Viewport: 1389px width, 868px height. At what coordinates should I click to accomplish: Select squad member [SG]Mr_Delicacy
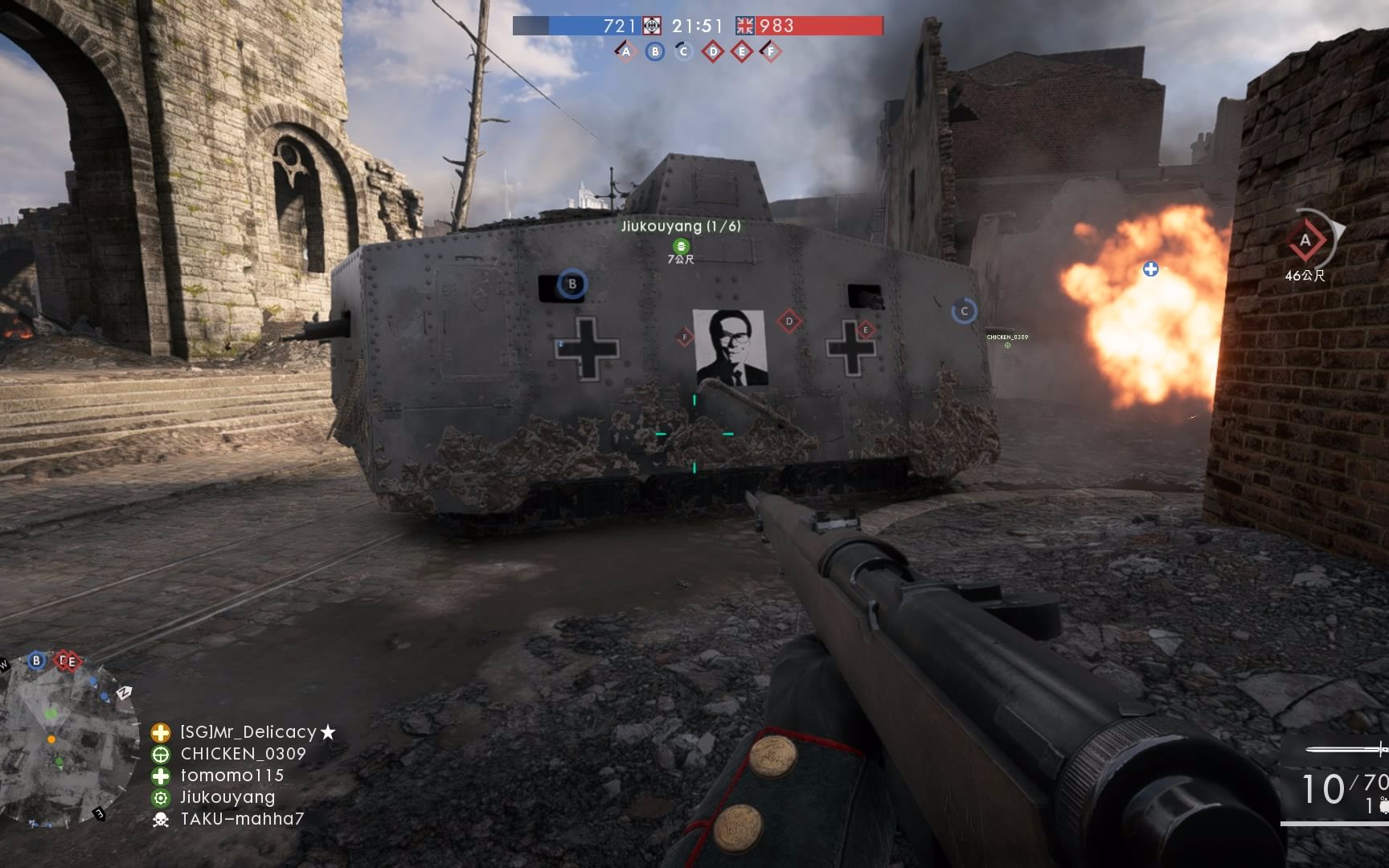coord(248,732)
